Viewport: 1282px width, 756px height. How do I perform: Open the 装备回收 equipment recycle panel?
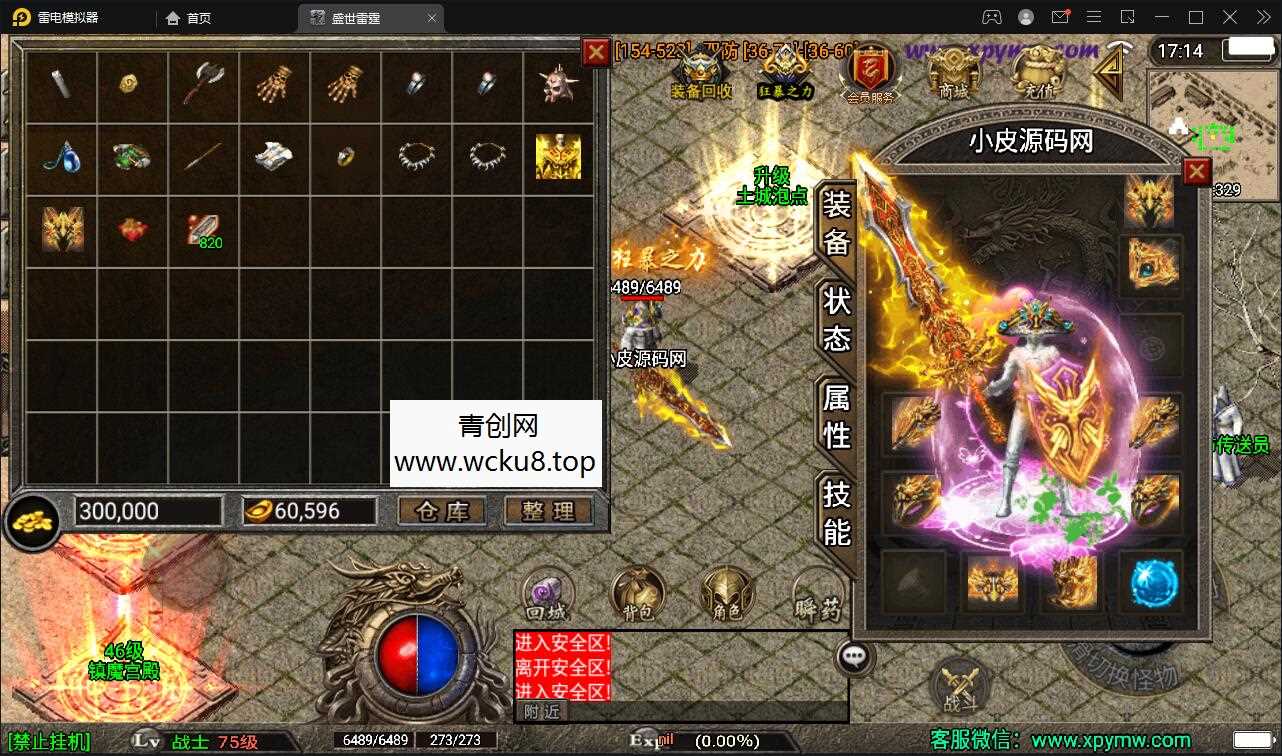[700, 70]
